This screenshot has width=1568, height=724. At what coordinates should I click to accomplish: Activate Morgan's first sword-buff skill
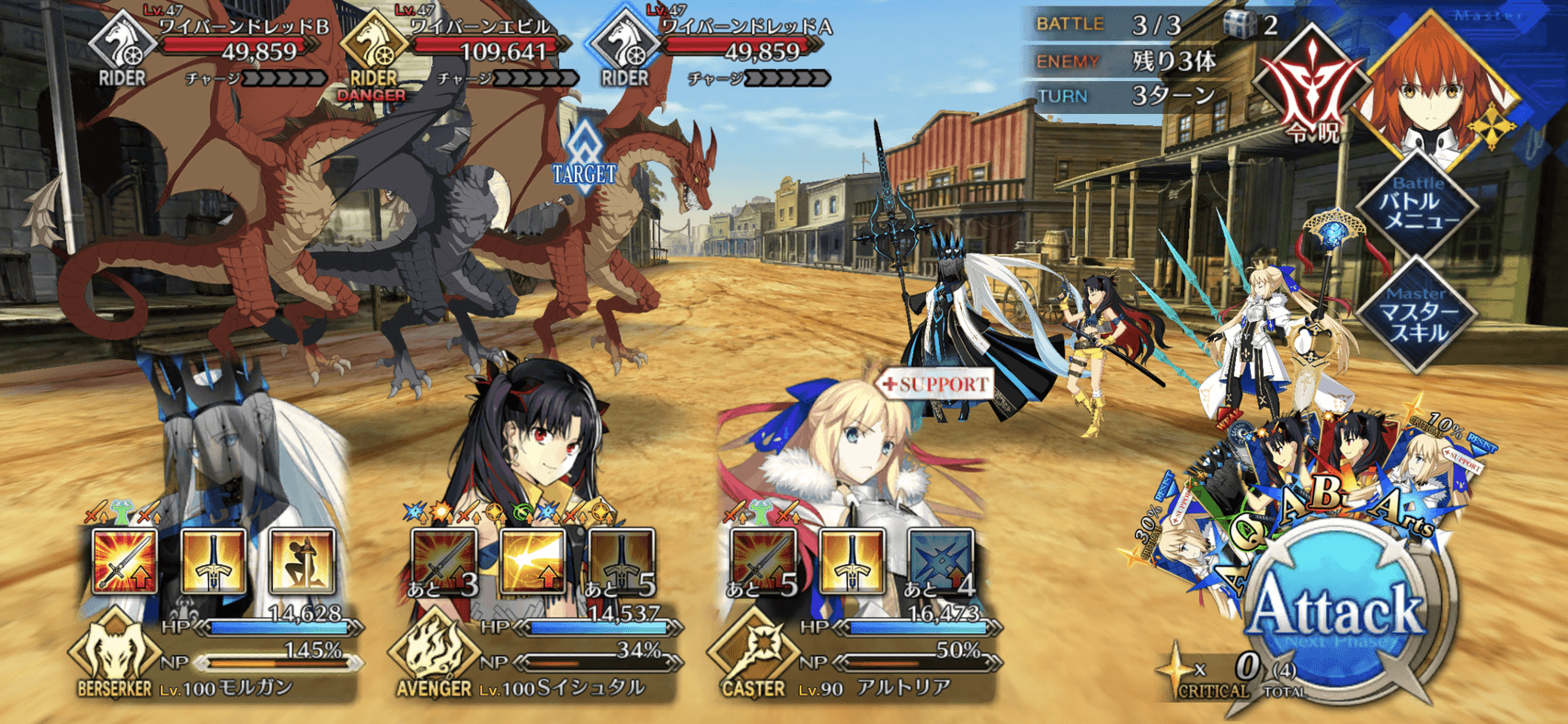click(125, 560)
